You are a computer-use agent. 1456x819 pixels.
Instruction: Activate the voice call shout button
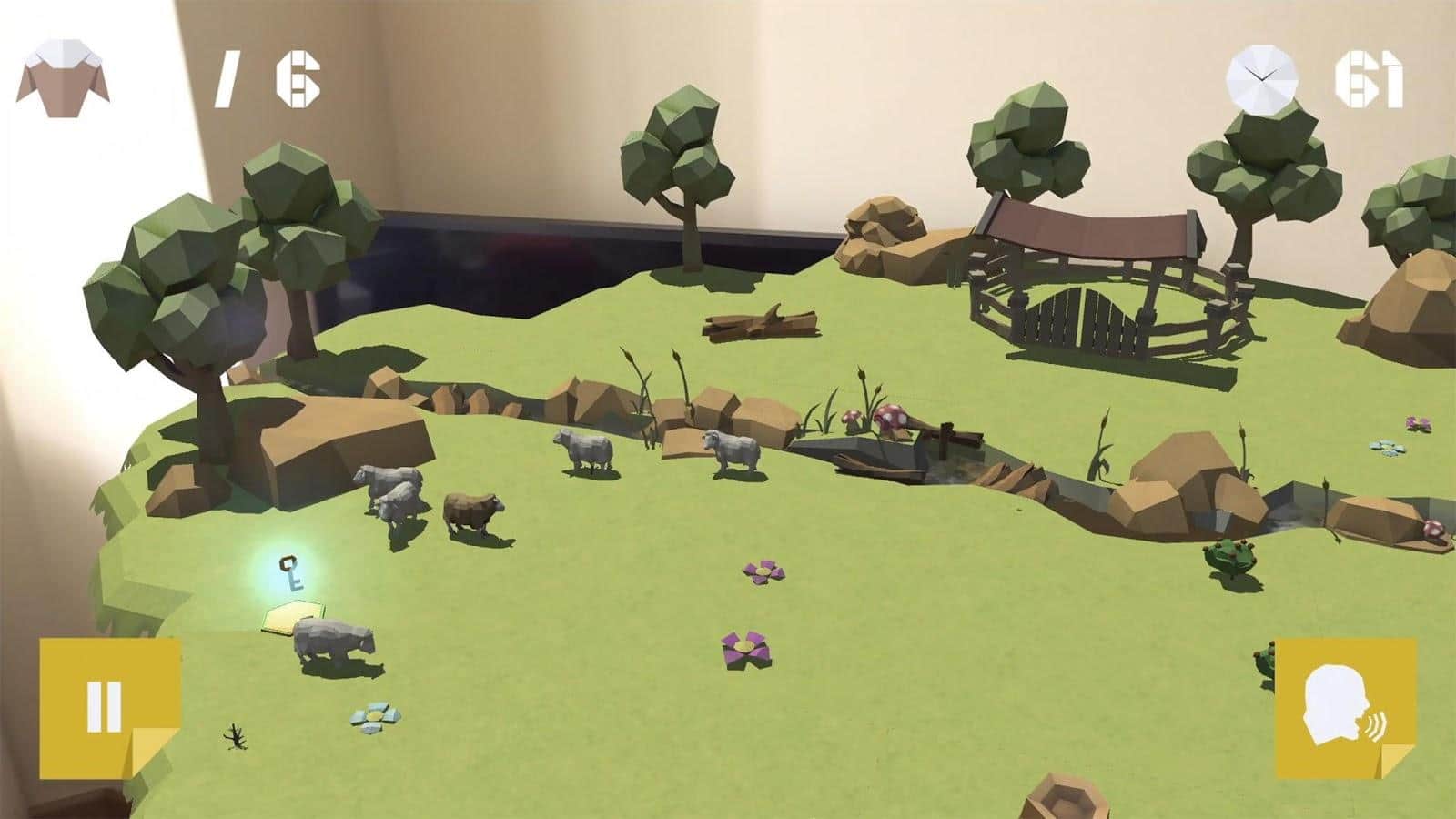1345,709
